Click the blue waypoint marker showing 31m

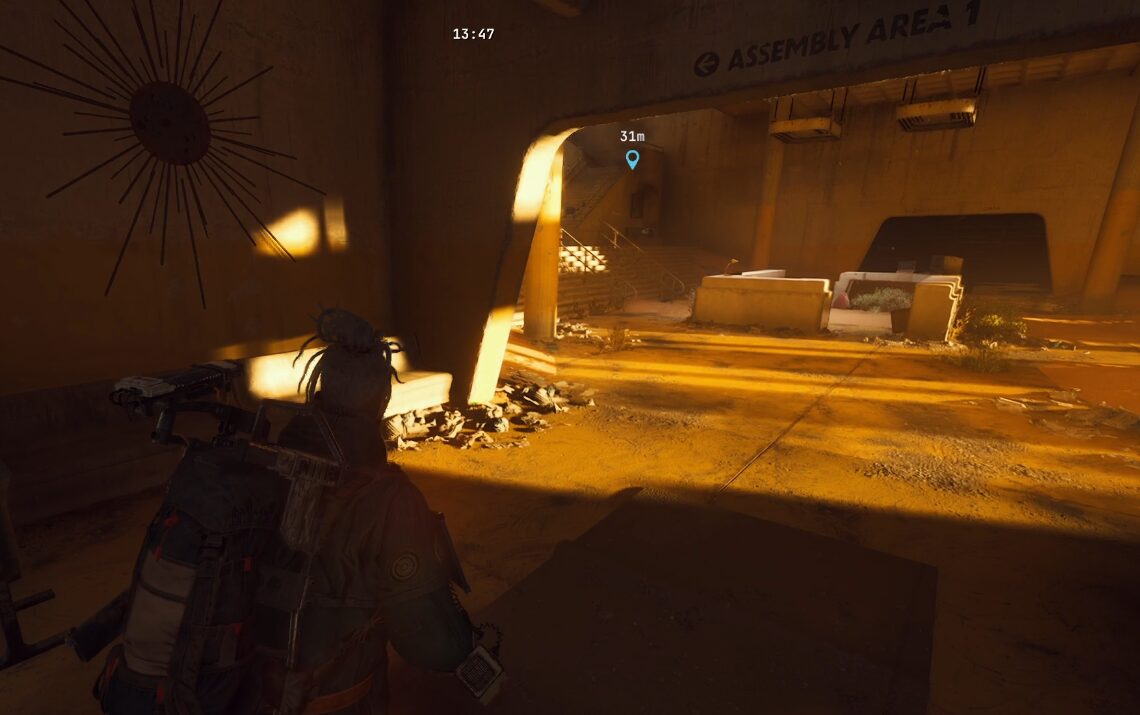pyautogui.click(x=632, y=158)
